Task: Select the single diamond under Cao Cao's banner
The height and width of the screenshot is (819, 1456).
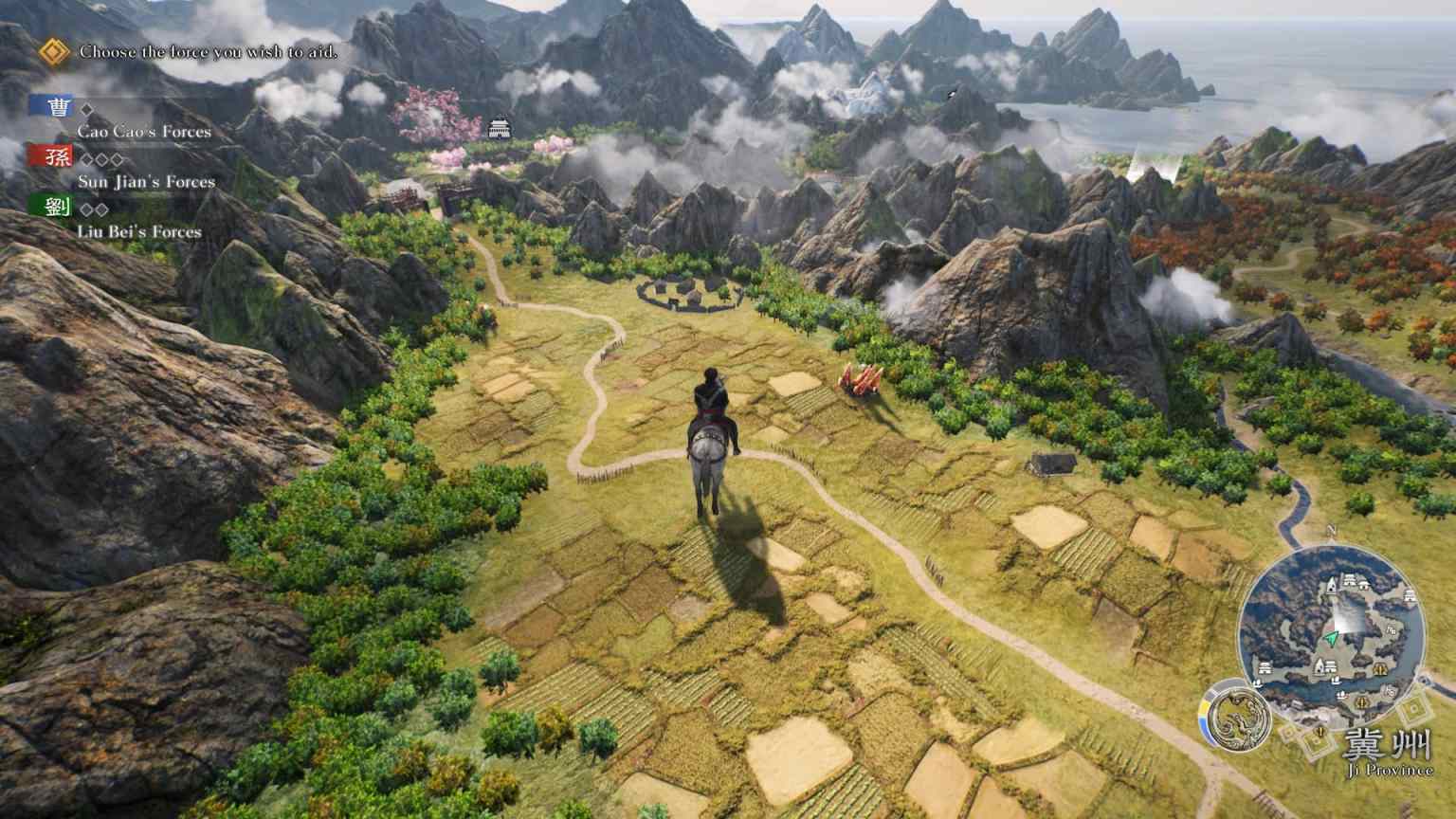Action: pos(87,109)
